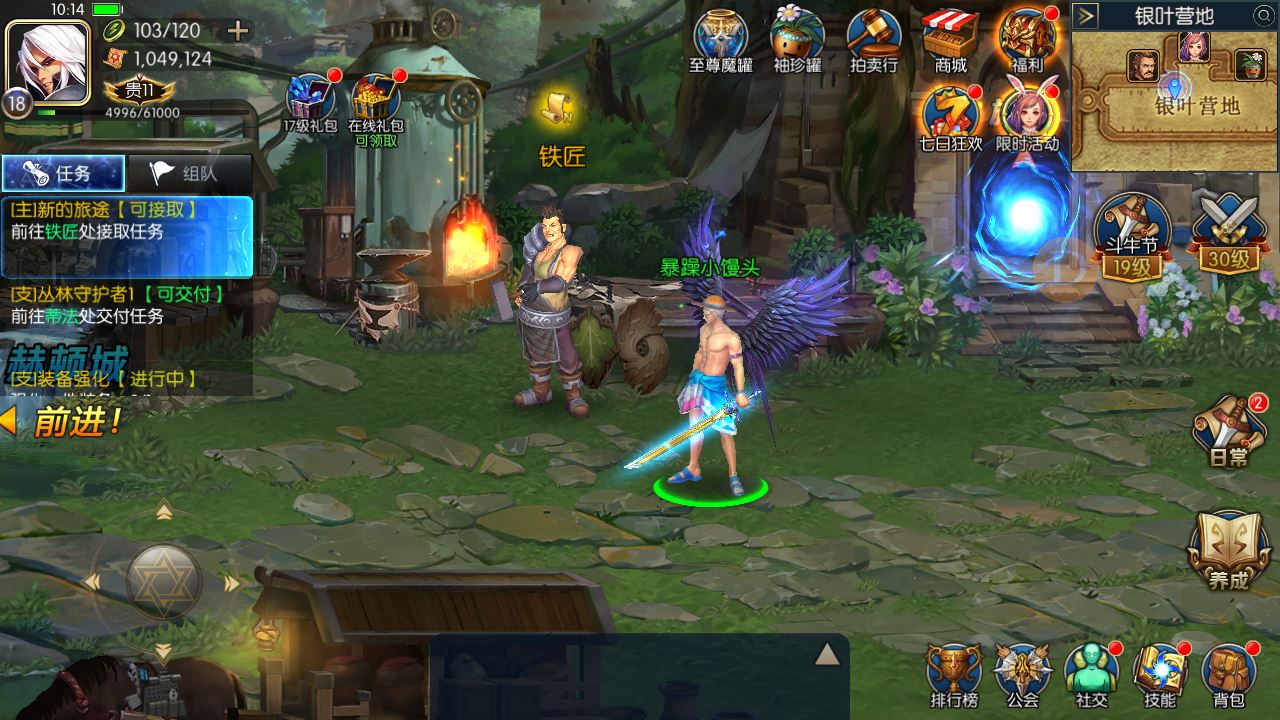
Task: Switch to the 任务 quest tab
Action: coord(63,173)
